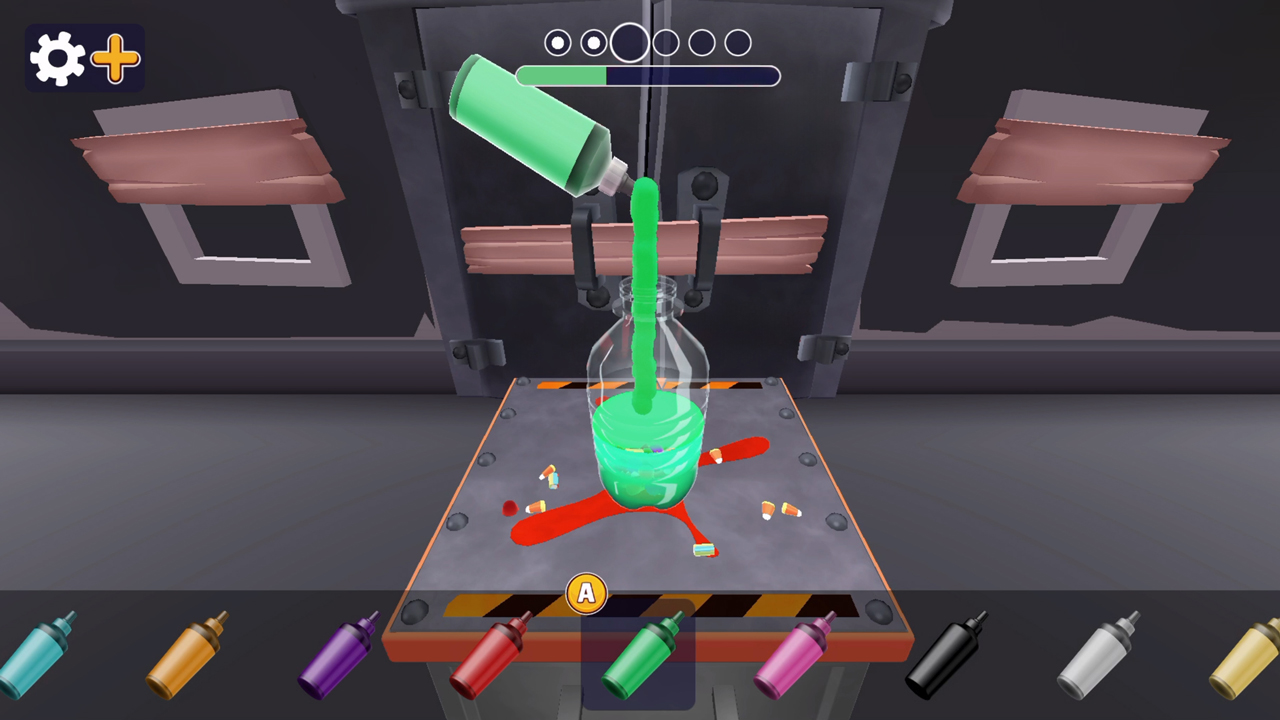Click the enlarged third level dot
The height and width of the screenshot is (720, 1280).
630,42
